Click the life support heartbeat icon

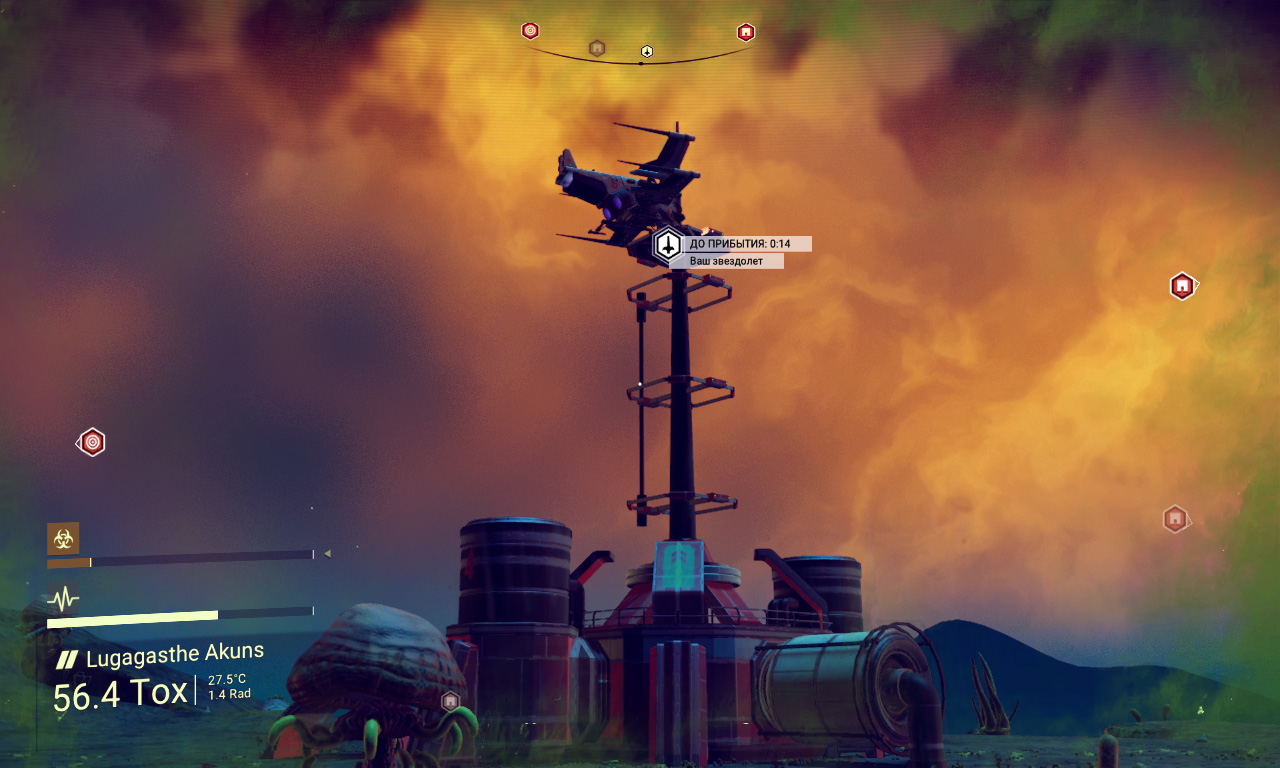(63, 599)
